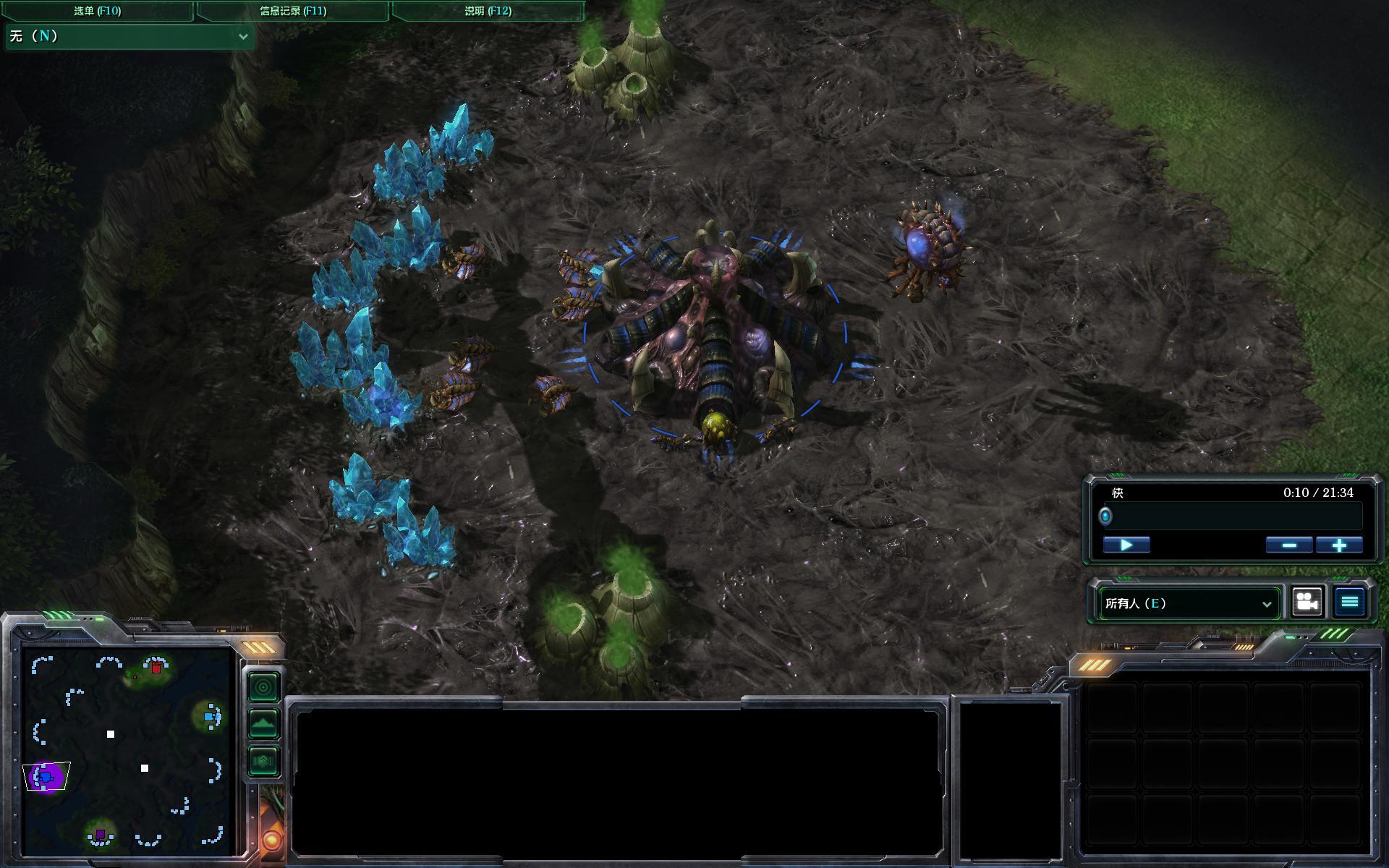1389x868 pixels.
Task: Open the 说明 (F12) help menu
Action: click(x=488, y=11)
